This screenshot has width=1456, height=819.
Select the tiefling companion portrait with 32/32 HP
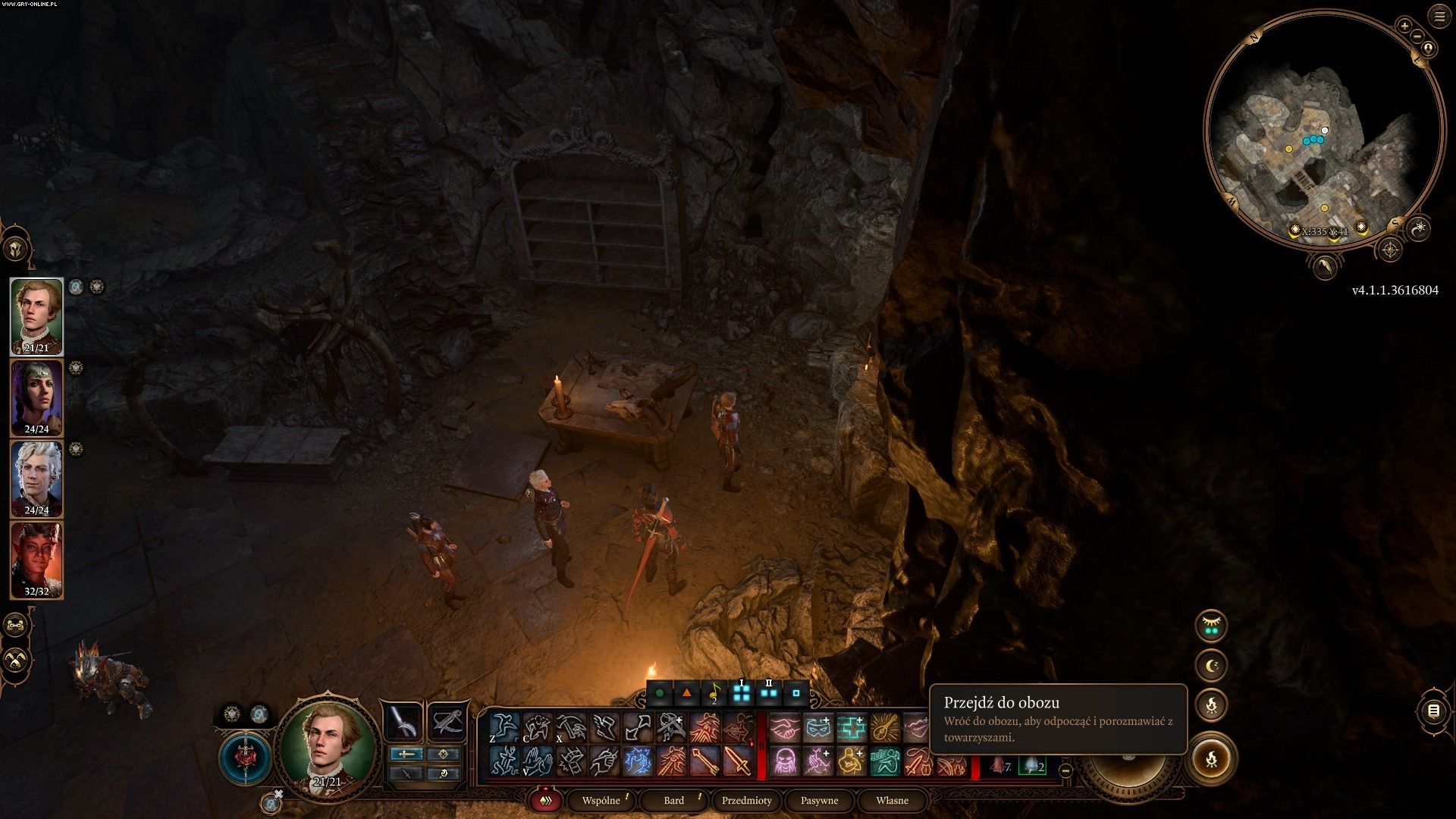coord(36,560)
